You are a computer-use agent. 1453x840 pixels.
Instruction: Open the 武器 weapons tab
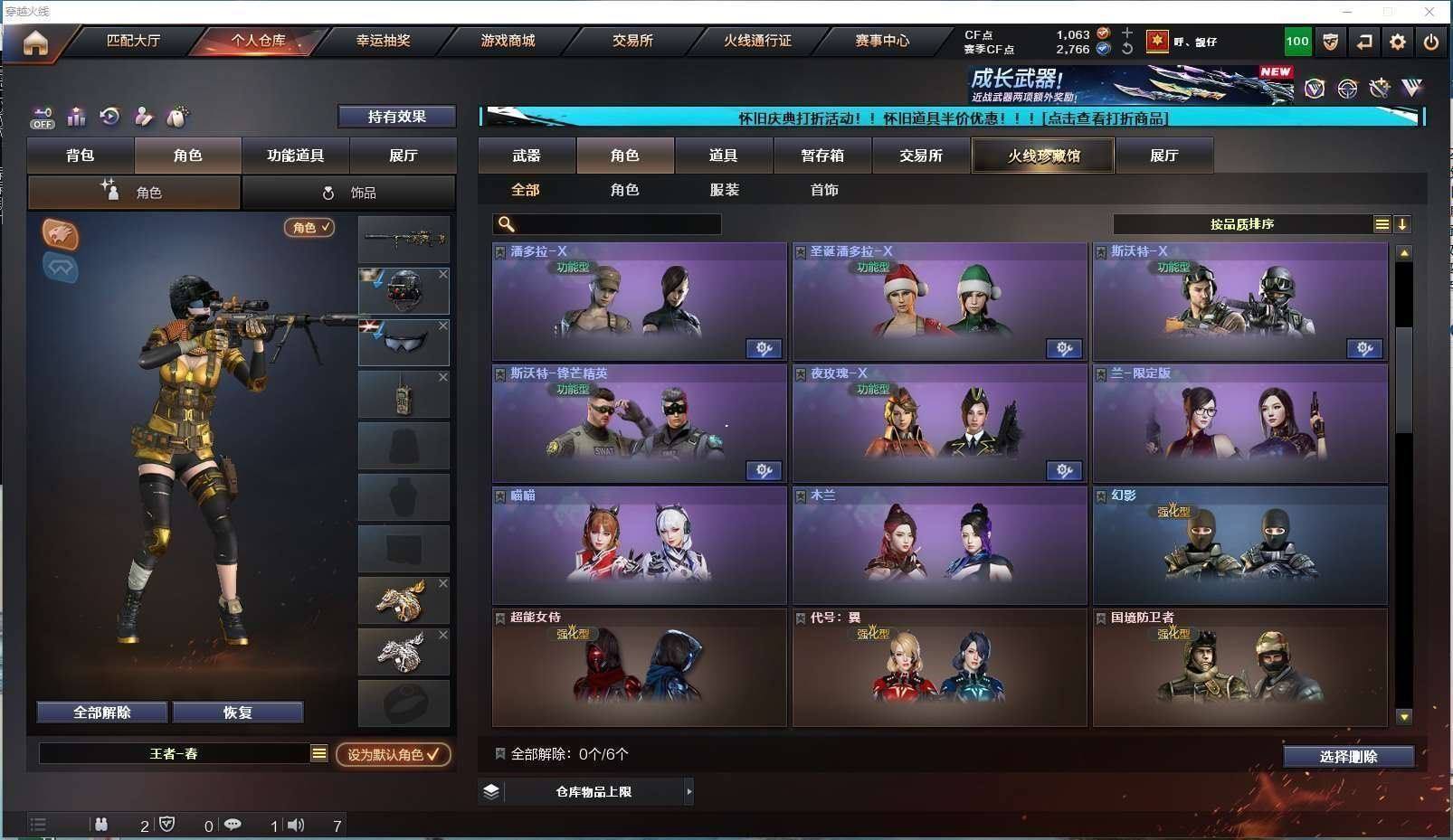[527, 156]
